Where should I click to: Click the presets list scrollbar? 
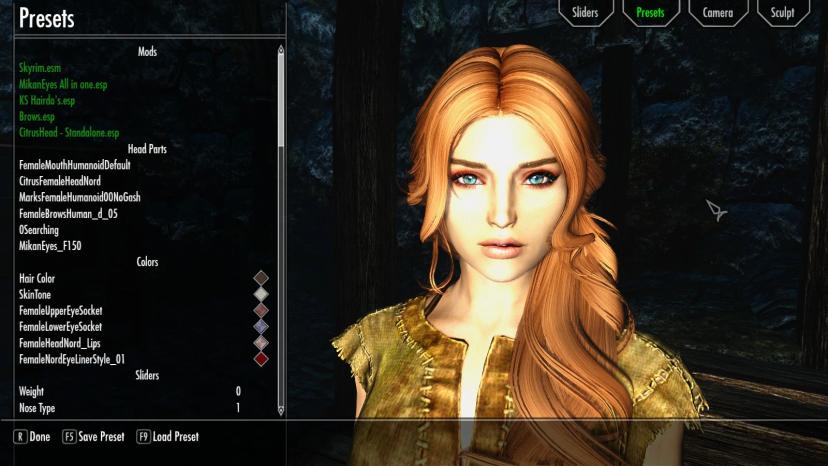point(281,100)
